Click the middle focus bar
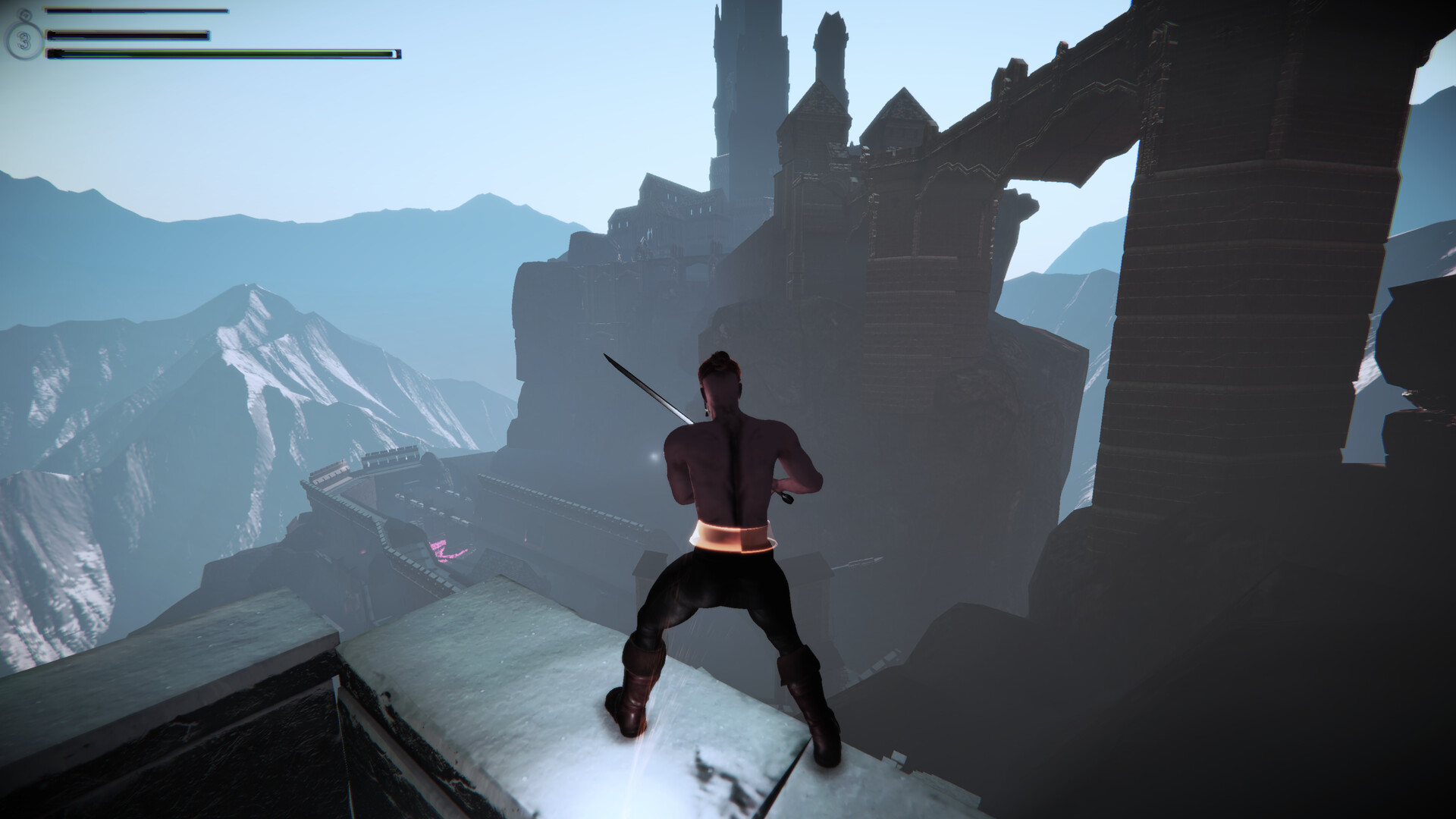 [x=129, y=35]
